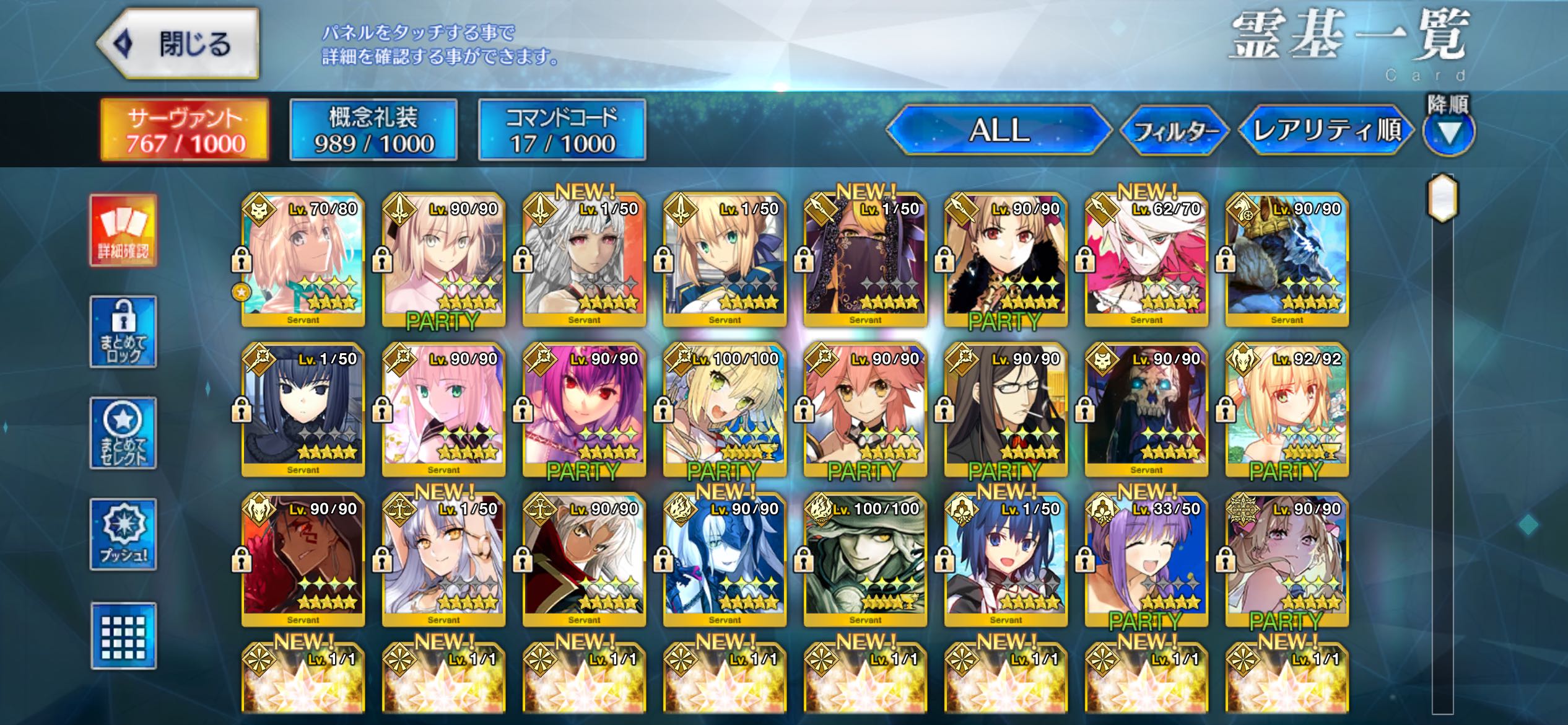This screenshot has width=1568, height=725.
Task: Select the Lv. 70/80 pink-haired servant card
Action: tap(303, 260)
